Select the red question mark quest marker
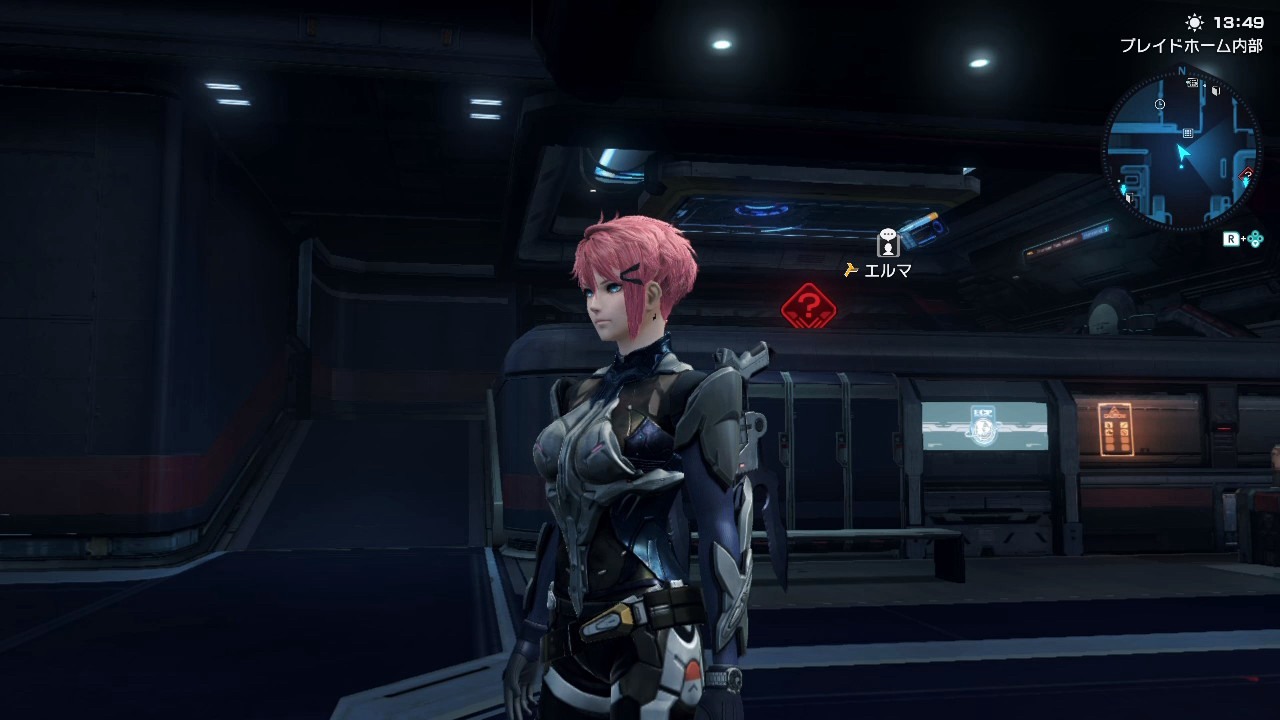This screenshot has height=720, width=1280. [808, 305]
